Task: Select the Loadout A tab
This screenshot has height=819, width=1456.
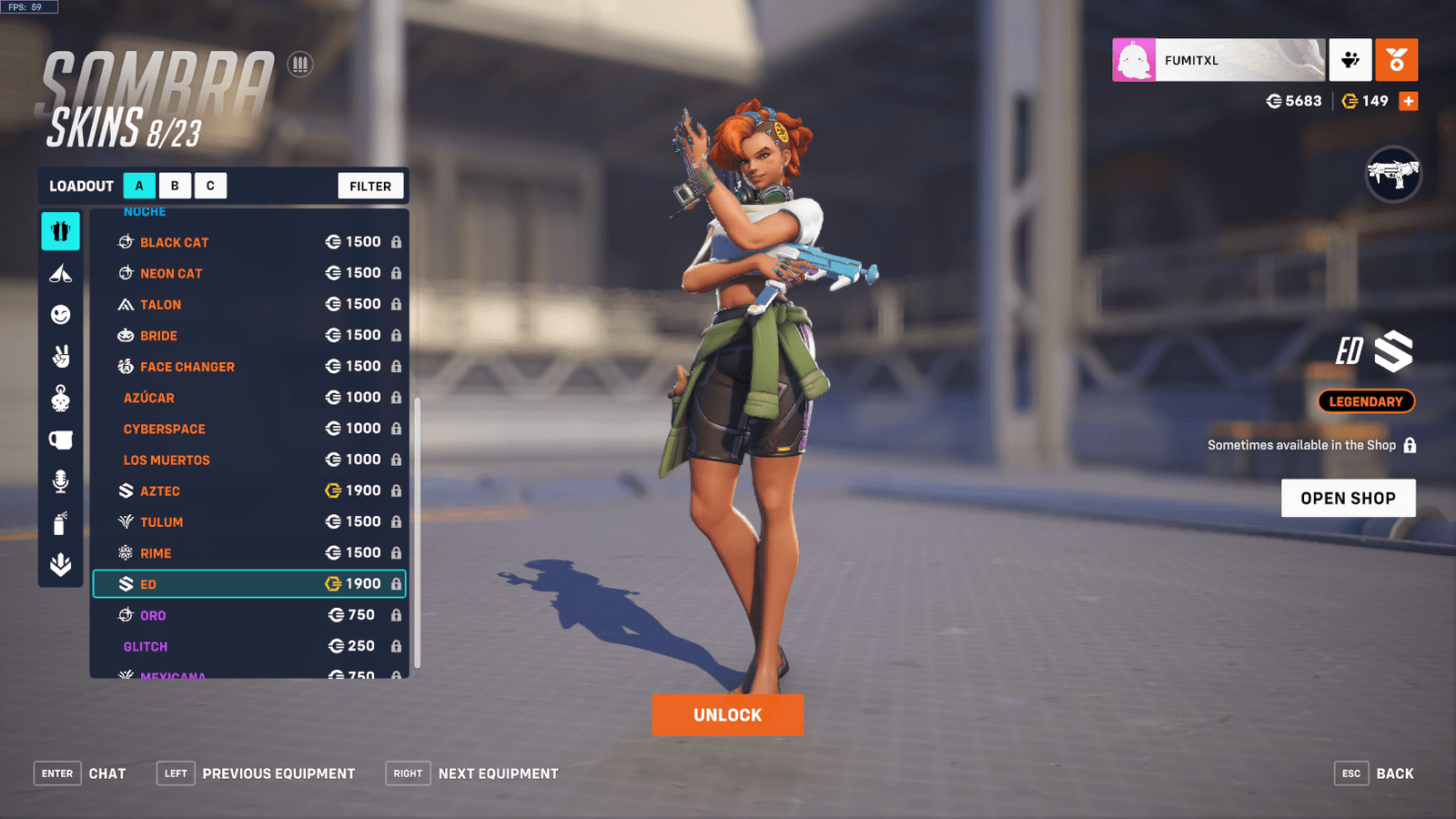Action: click(x=139, y=186)
